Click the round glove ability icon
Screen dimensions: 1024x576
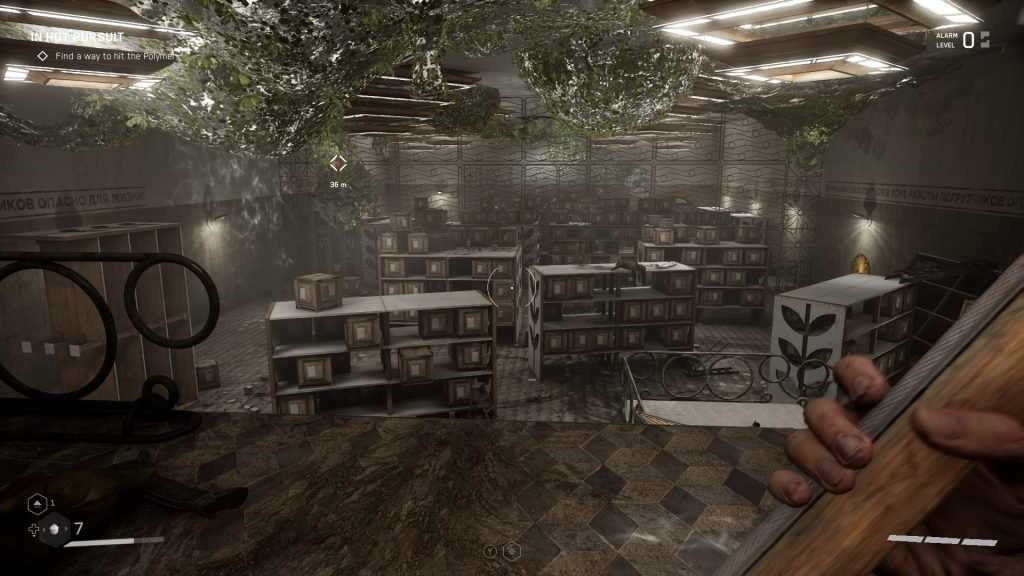click(x=491, y=551)
